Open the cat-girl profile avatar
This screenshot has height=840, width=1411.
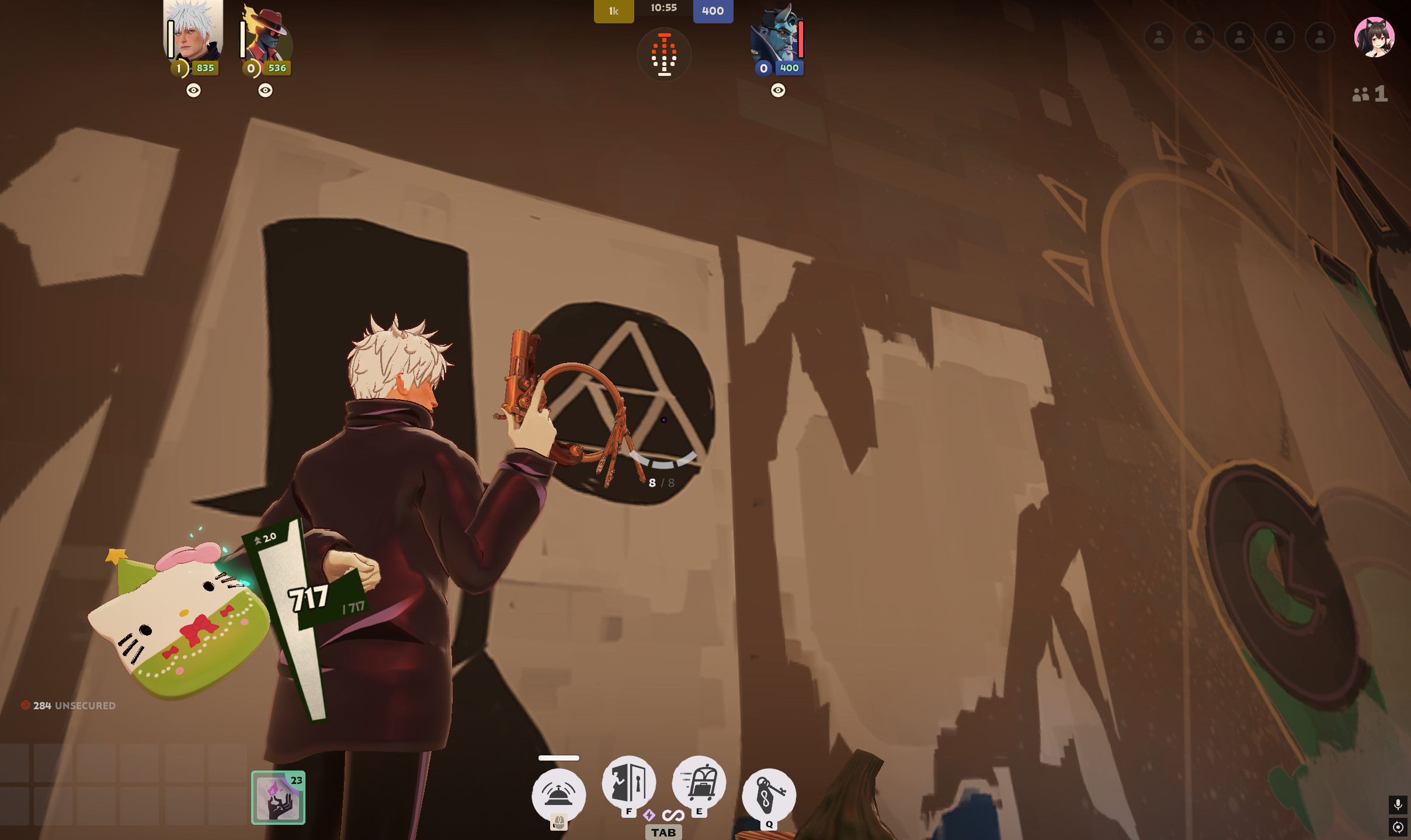pyautogui.click(x=1374, y=37)
